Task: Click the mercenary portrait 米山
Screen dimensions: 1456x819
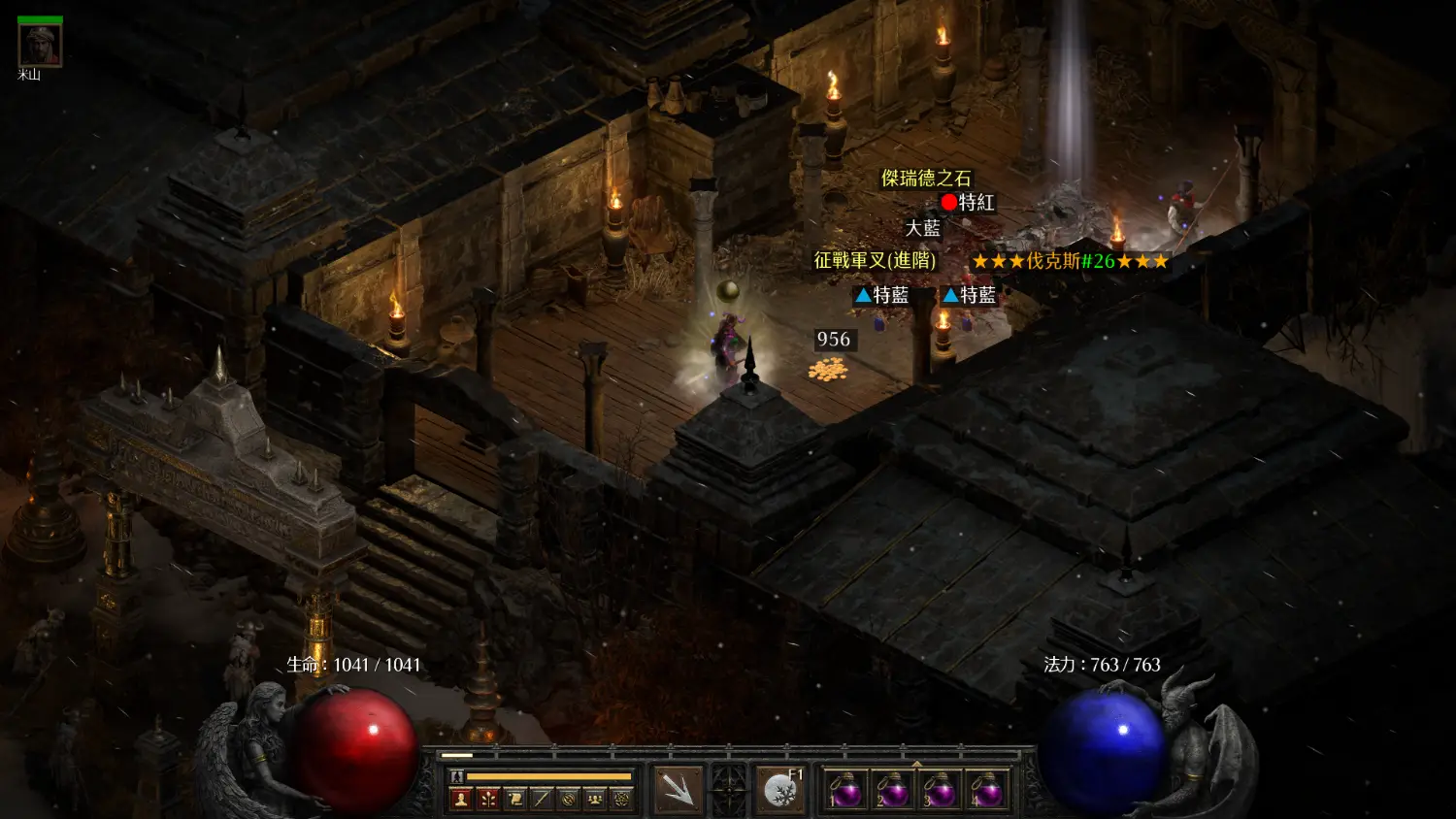Action: coord(40,45)
